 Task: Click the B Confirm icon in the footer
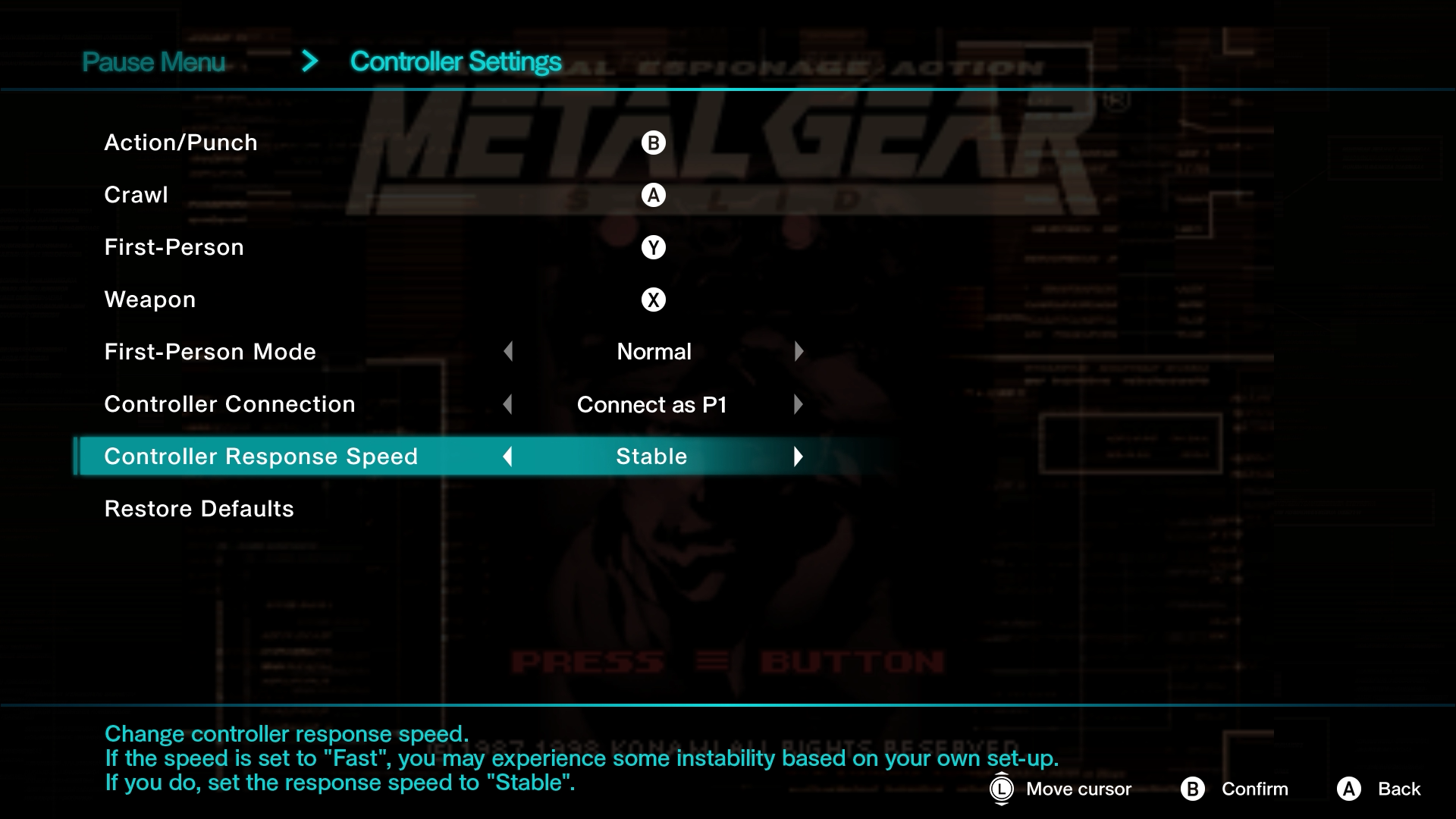point(1194,789)
